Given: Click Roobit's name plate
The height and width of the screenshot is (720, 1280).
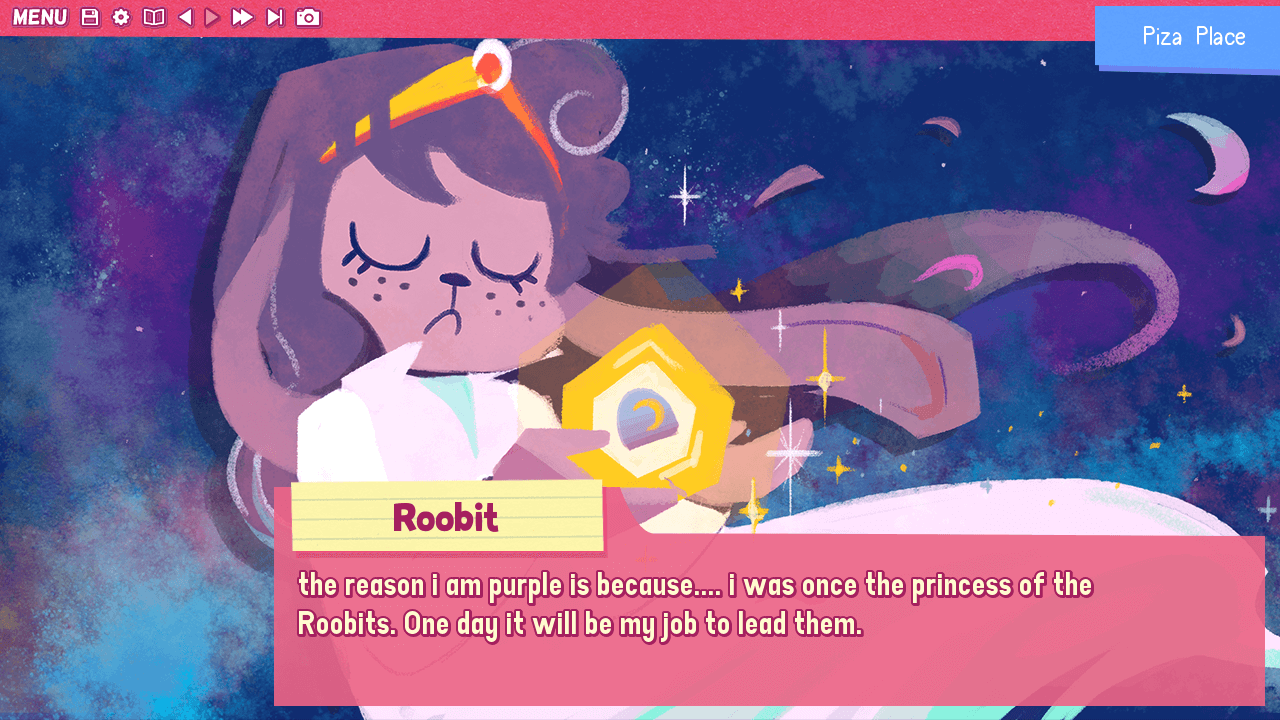Looking at the screenshot, I should click(x=446, y=518).
